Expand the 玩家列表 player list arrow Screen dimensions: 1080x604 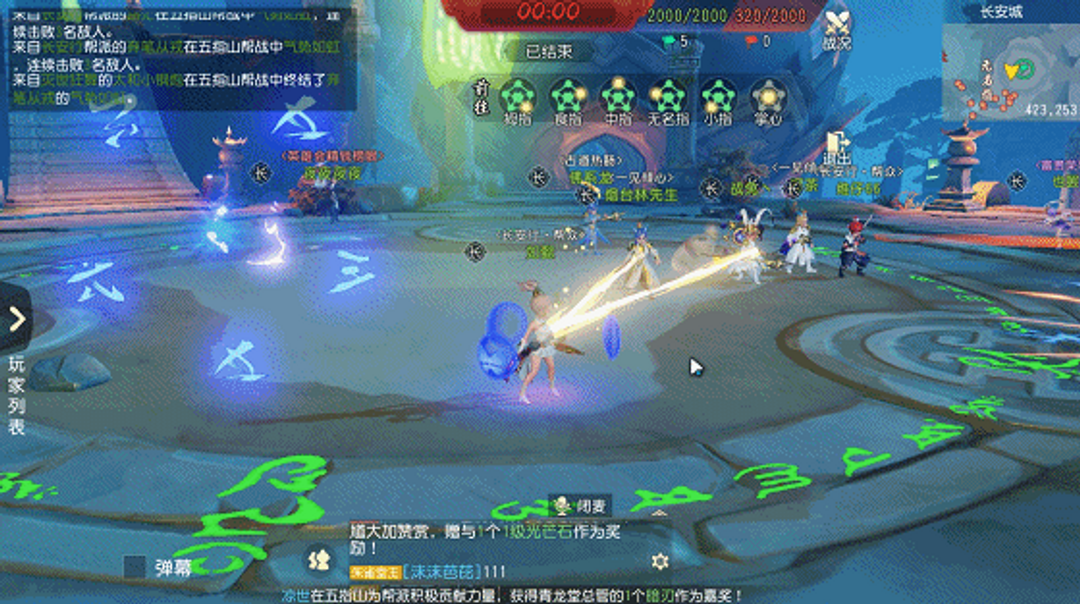[16, 318]
